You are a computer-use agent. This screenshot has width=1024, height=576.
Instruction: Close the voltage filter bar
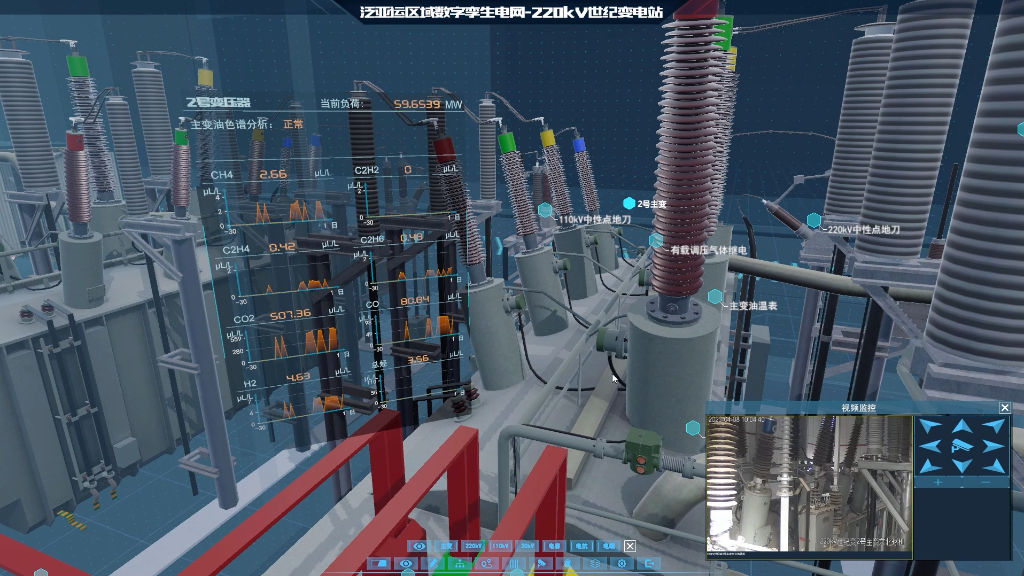(x=630, y=546)
